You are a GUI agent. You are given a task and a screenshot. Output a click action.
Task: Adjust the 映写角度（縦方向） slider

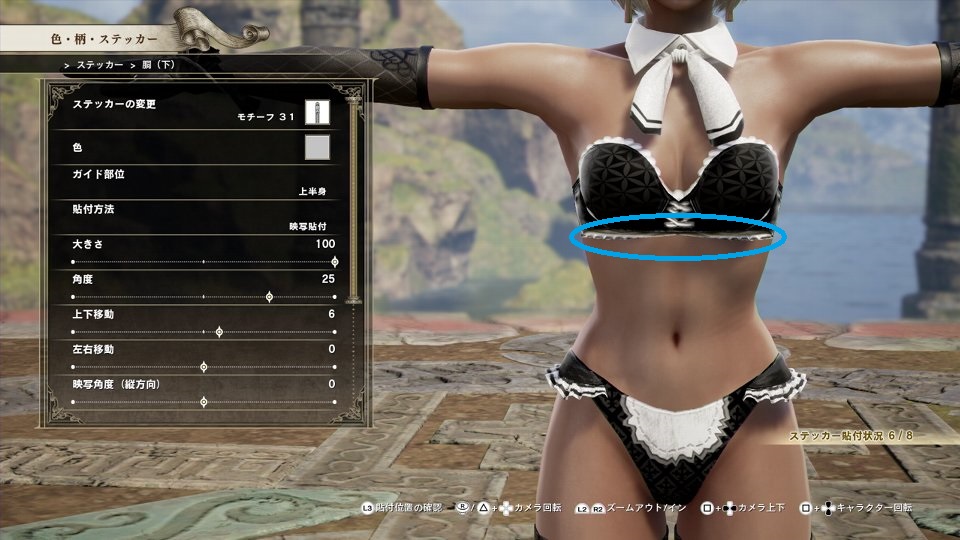(204, 402)
